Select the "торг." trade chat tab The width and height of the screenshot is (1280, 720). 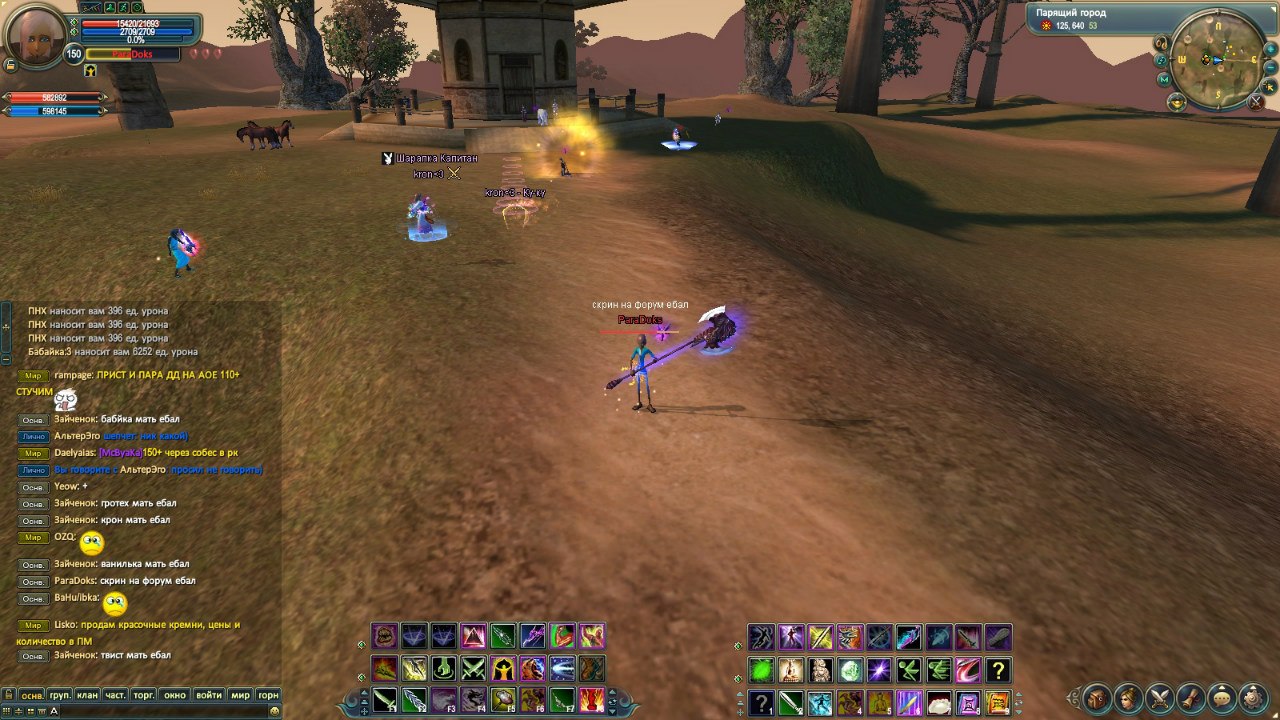coord(144,695)
